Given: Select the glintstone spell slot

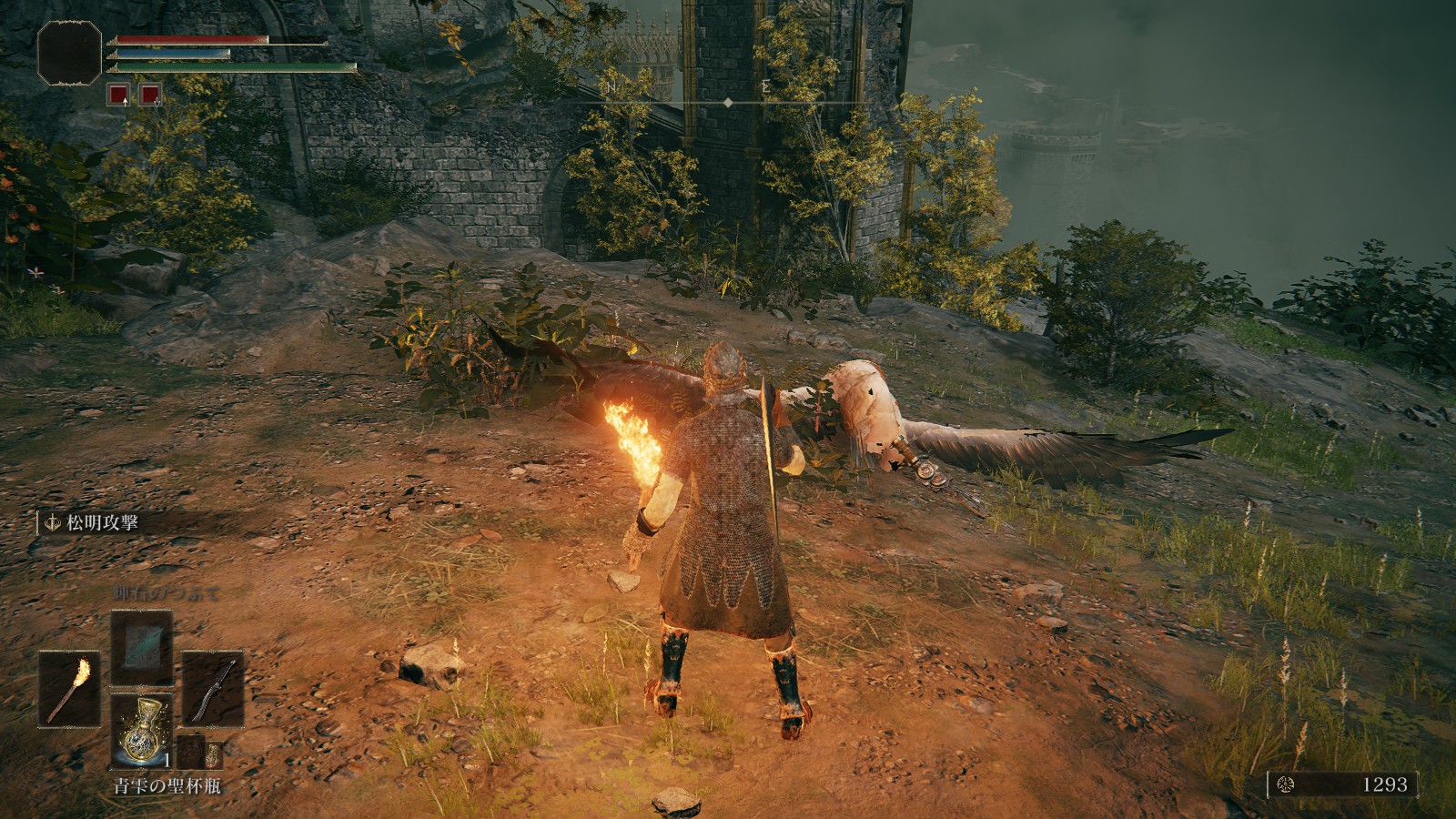Looking at the screenshot, I should (141, 646).
